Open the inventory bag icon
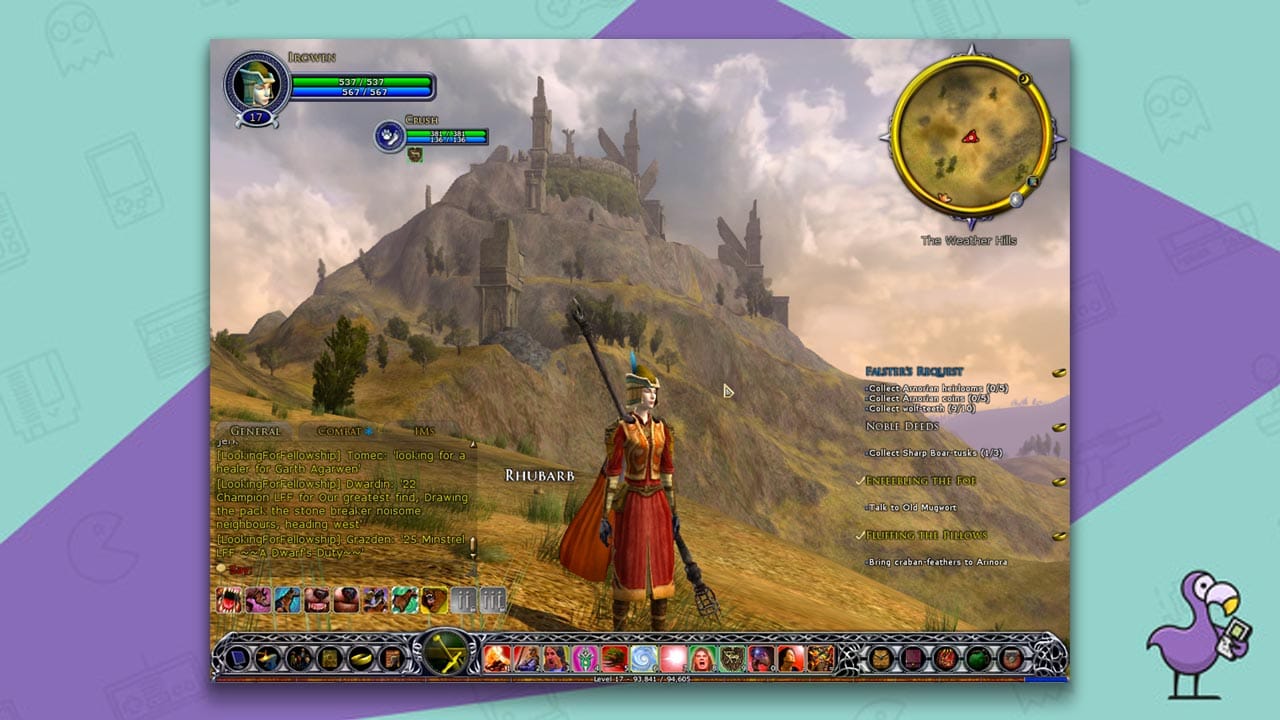 [x=267, y=659]
